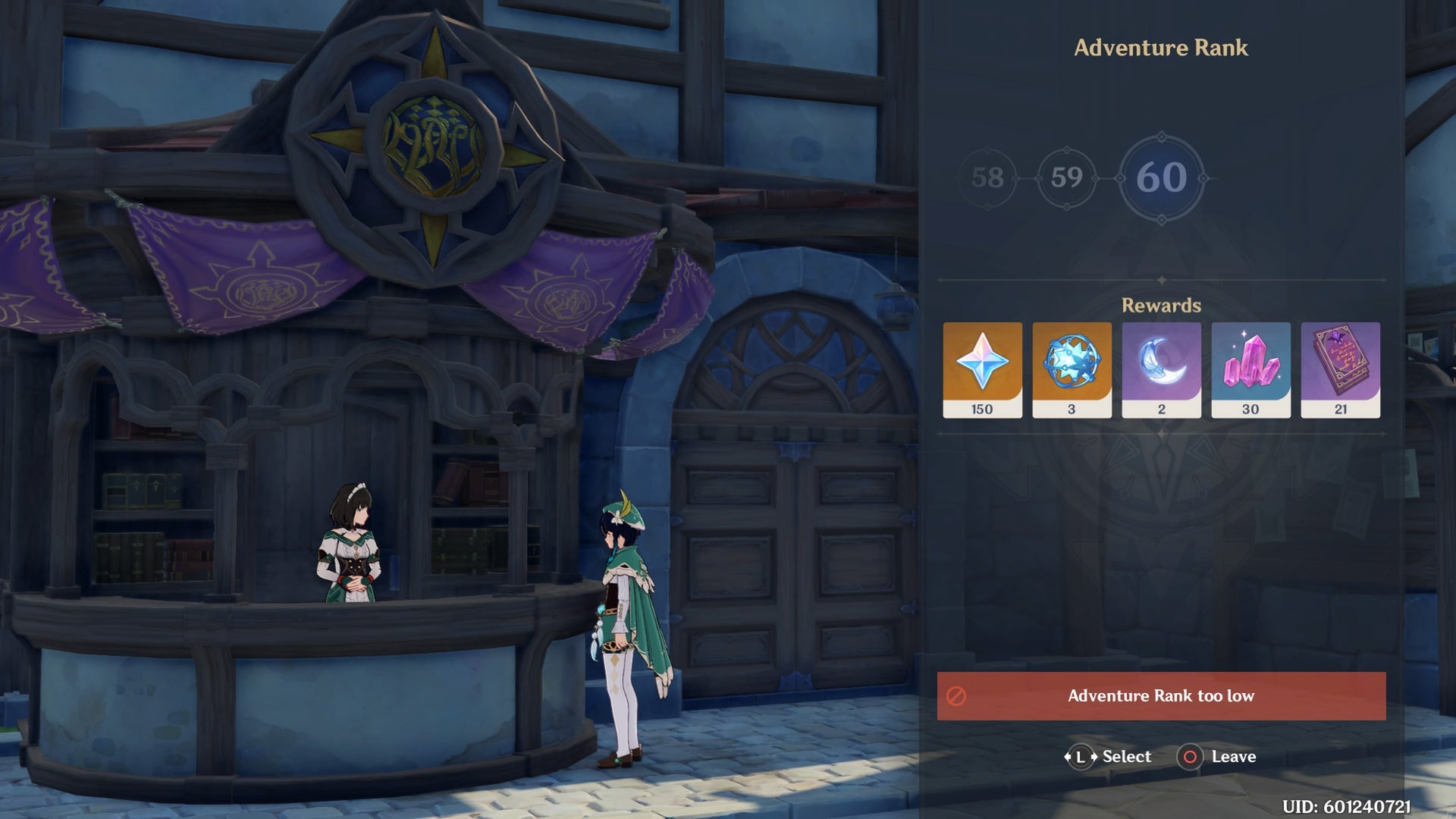Inspect the purple book reward
Image resolution: width=1456 pixels, height=819 pixels.
click(x=1340, y=369)
